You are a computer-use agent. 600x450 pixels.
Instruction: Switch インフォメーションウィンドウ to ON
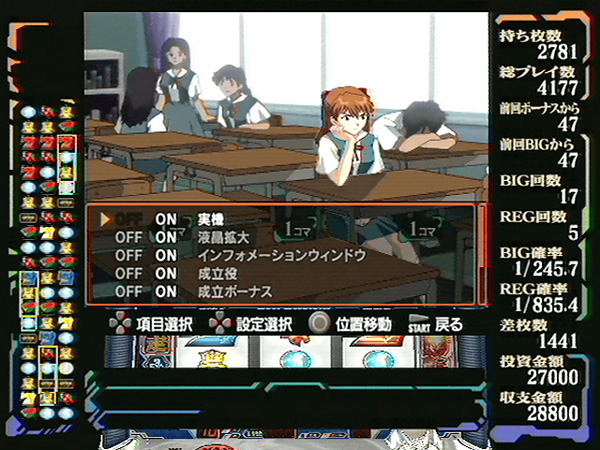pyautogui.click(x=166, y=255)
